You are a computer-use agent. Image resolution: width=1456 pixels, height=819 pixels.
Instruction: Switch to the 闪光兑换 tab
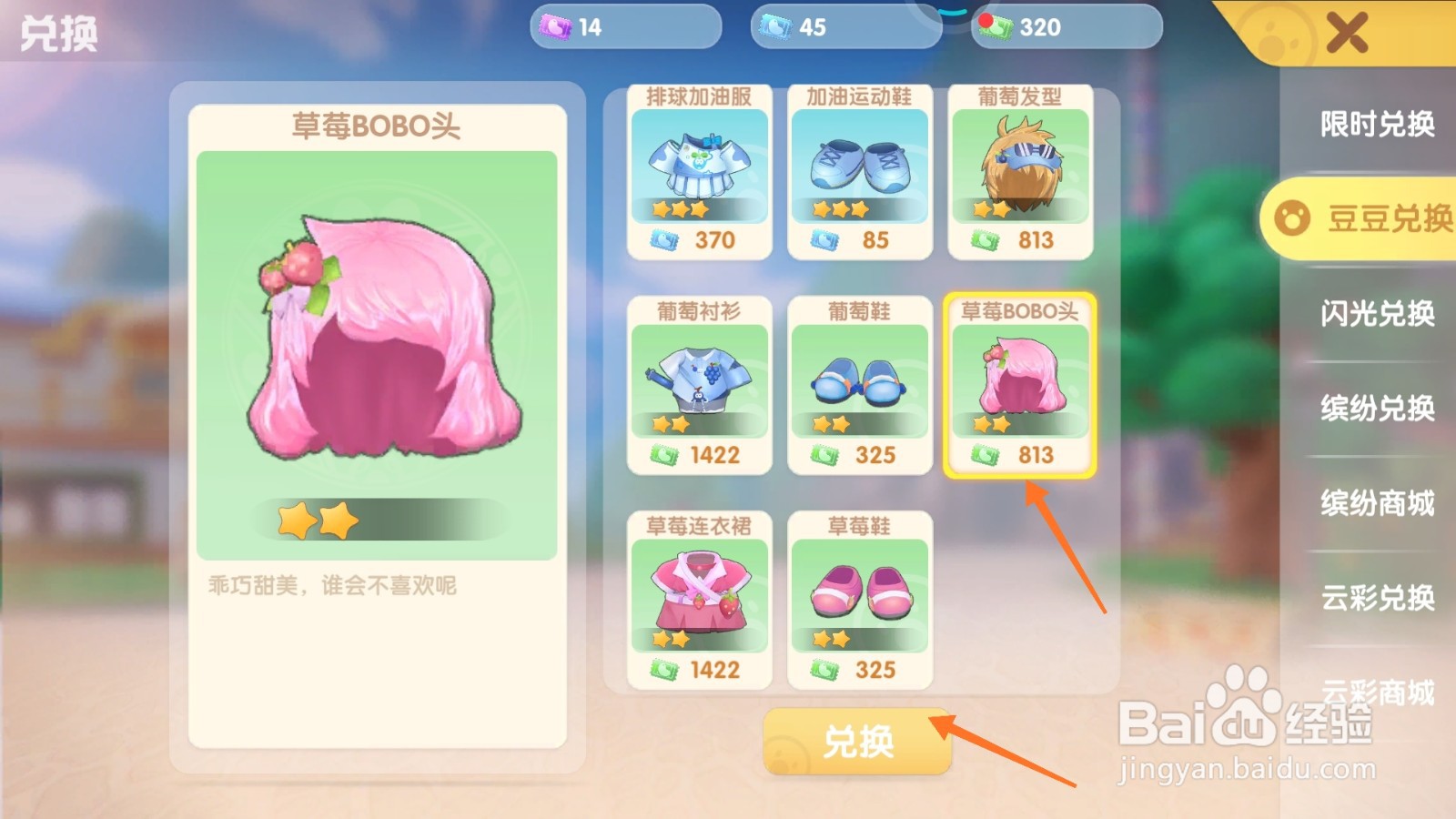click(1377, 314)
